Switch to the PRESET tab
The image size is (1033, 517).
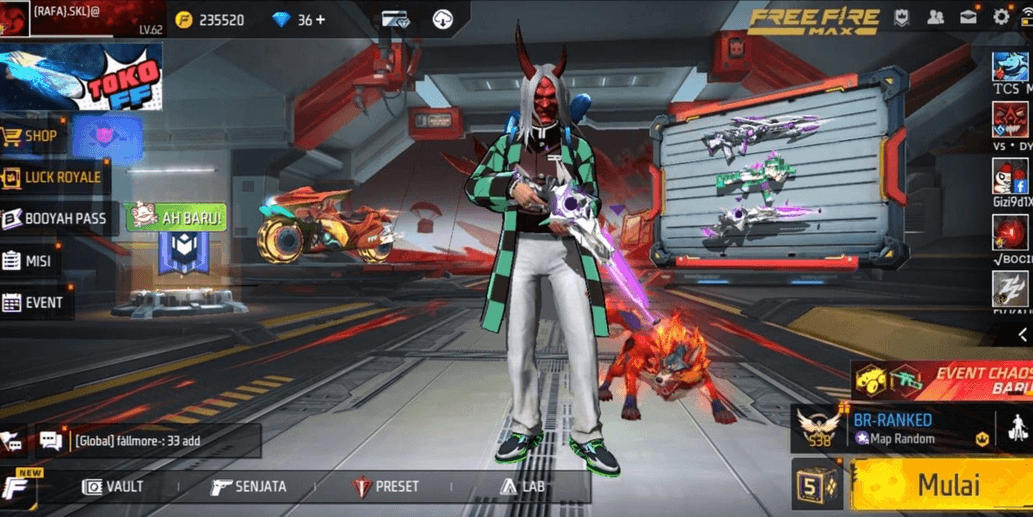(x=386, y=487)
